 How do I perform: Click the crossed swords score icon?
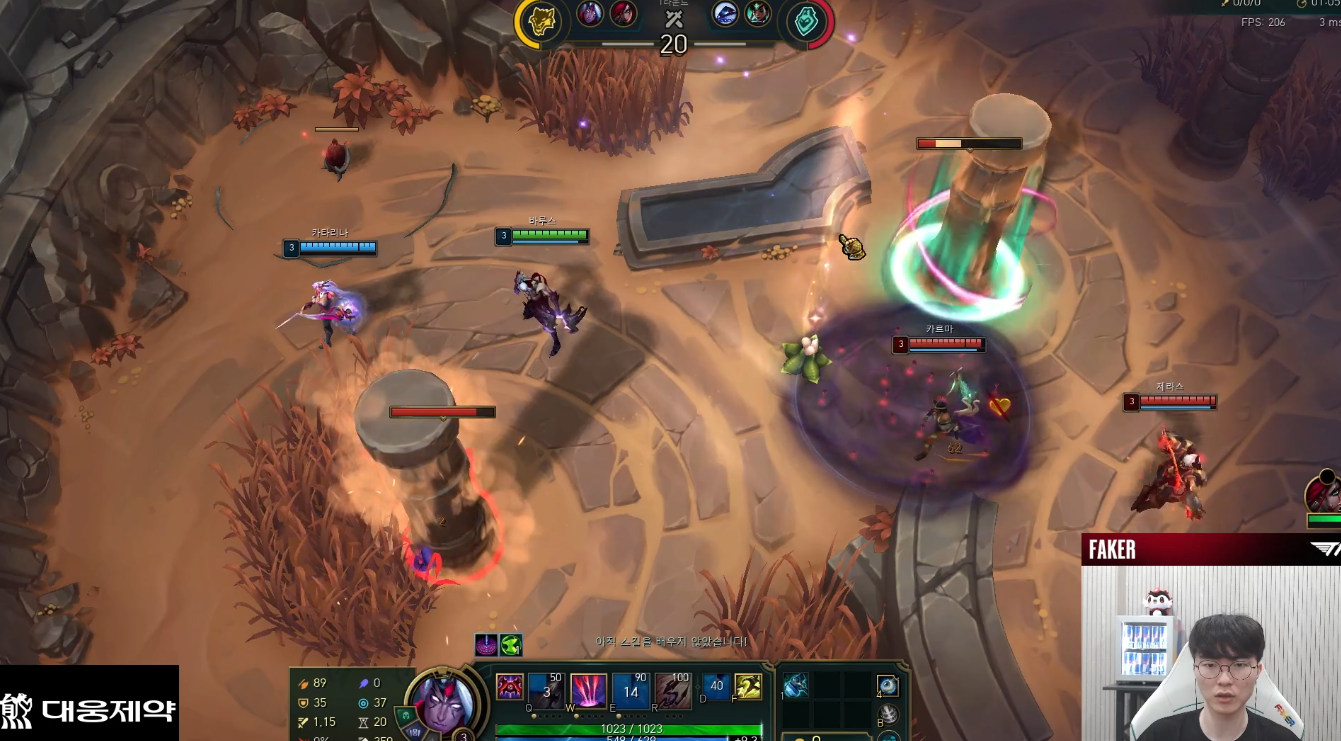point(674,18)
